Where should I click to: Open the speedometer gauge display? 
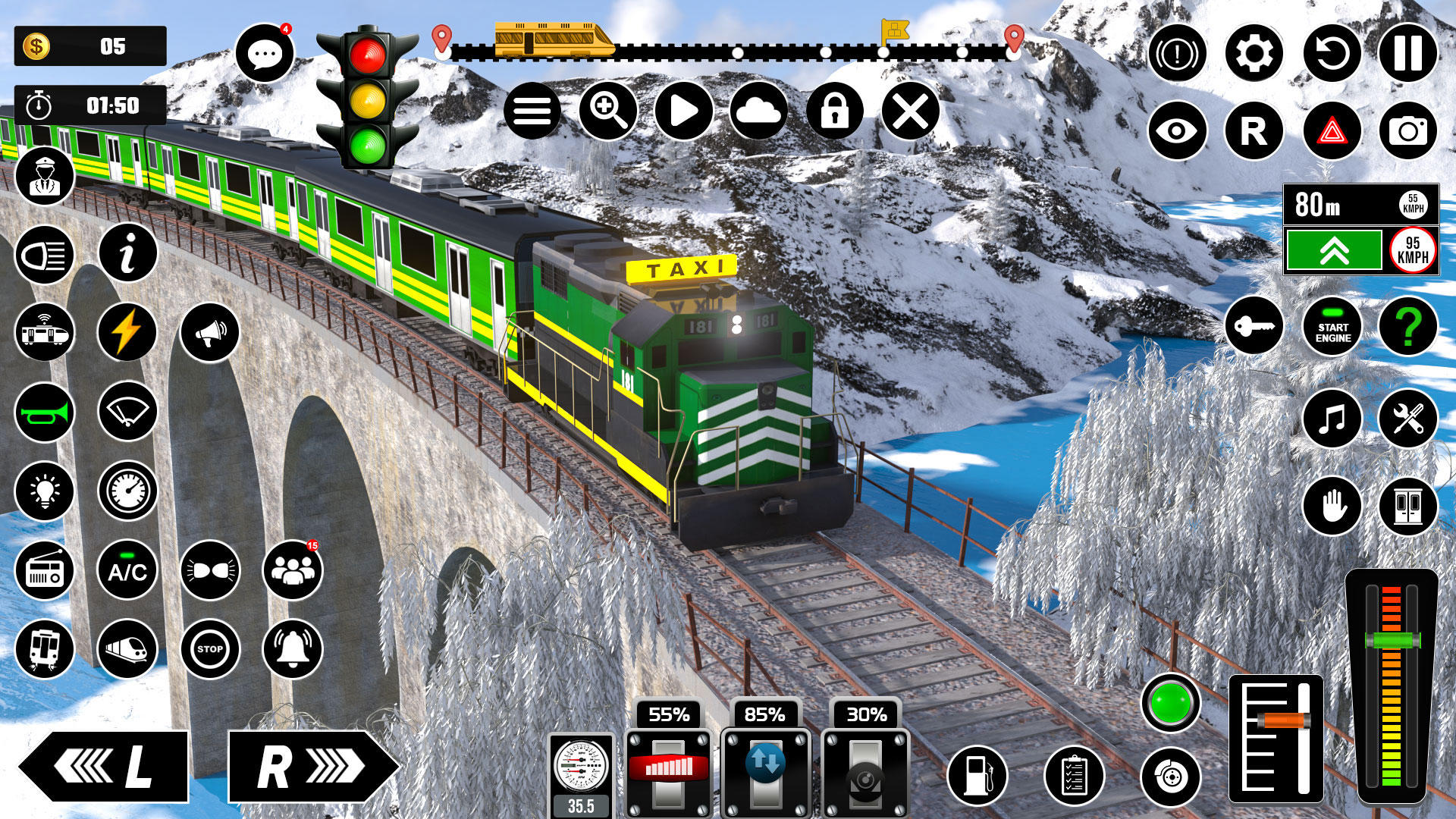click(127, 491)
